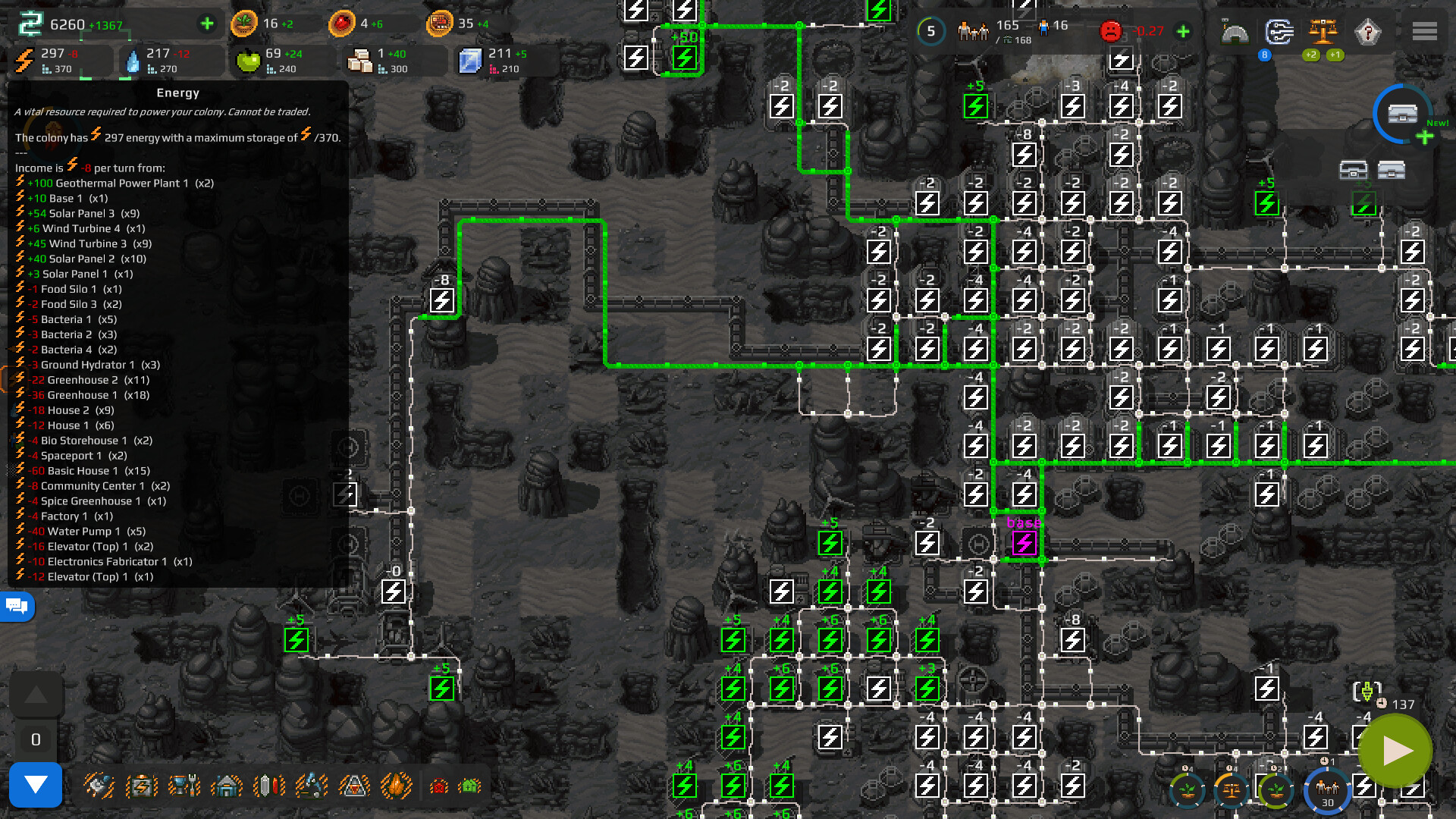Open the circuit tech tree panel

coord(1279,32)
